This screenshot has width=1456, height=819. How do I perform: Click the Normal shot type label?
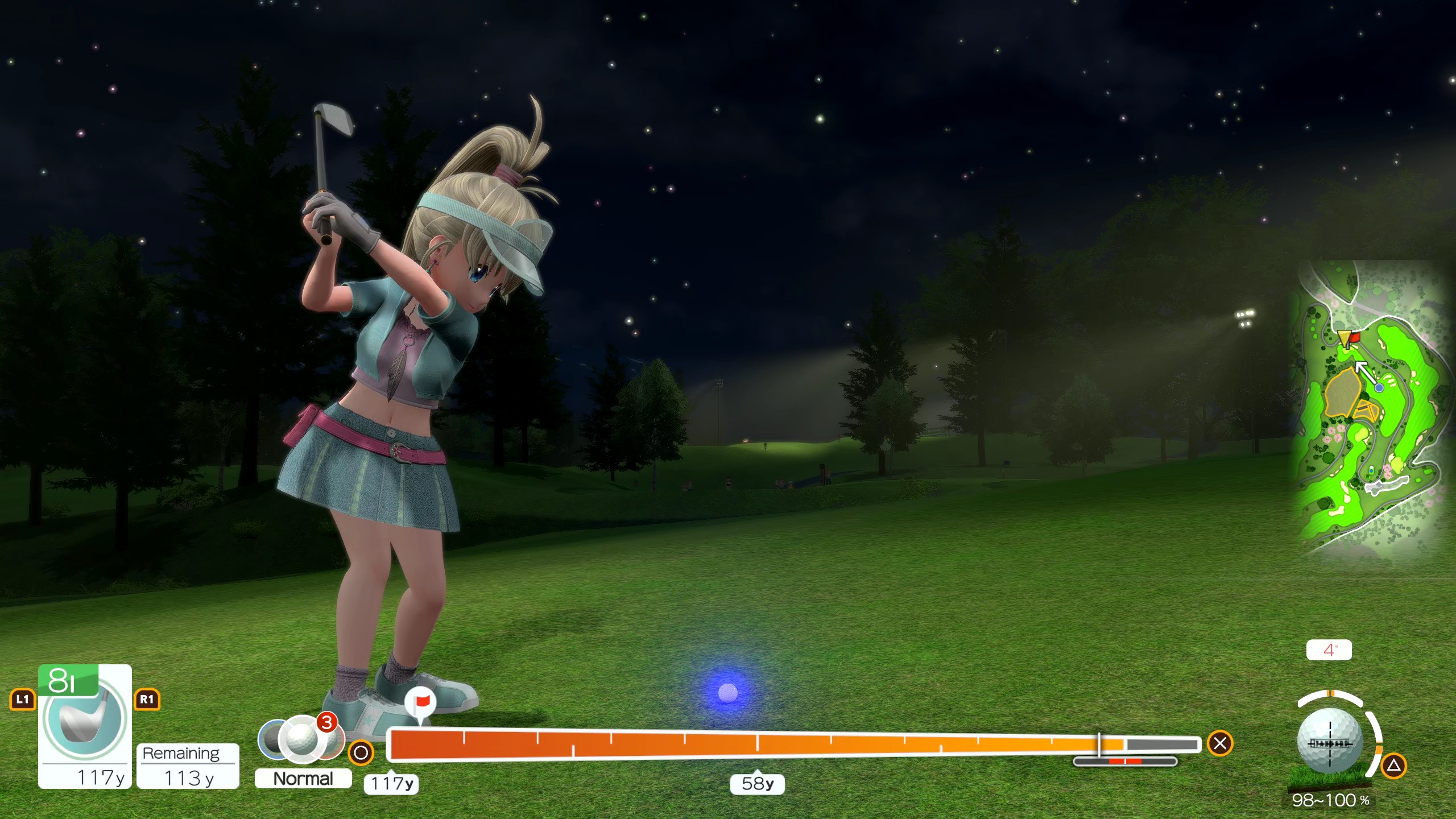[303, 778]
